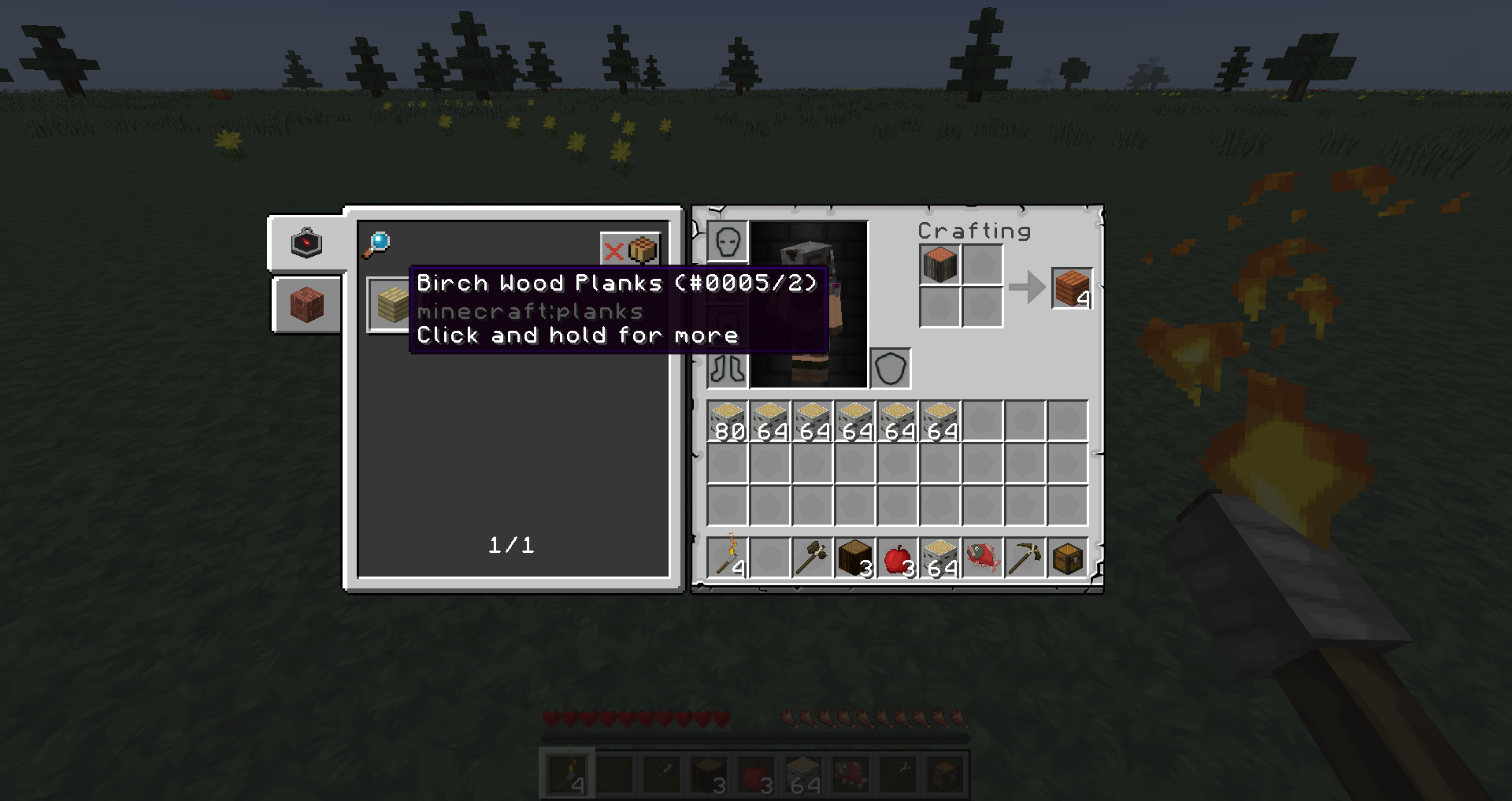
Task: Select the compass recipe book tab
Action: pyautogui.click(x=306, y=243)
